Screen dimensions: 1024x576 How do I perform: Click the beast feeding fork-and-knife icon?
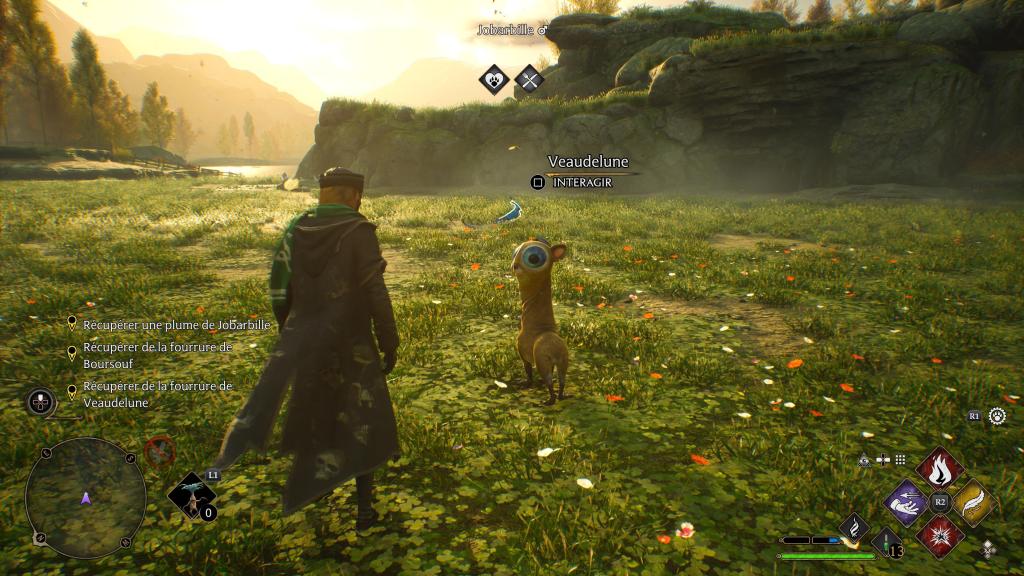529,79
